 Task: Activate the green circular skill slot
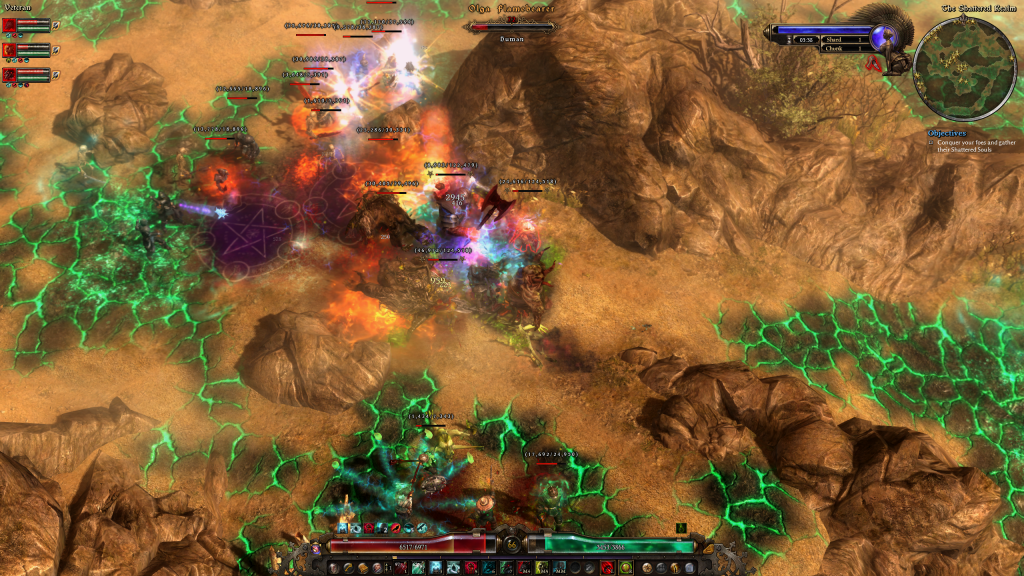(x=626, y=567)
